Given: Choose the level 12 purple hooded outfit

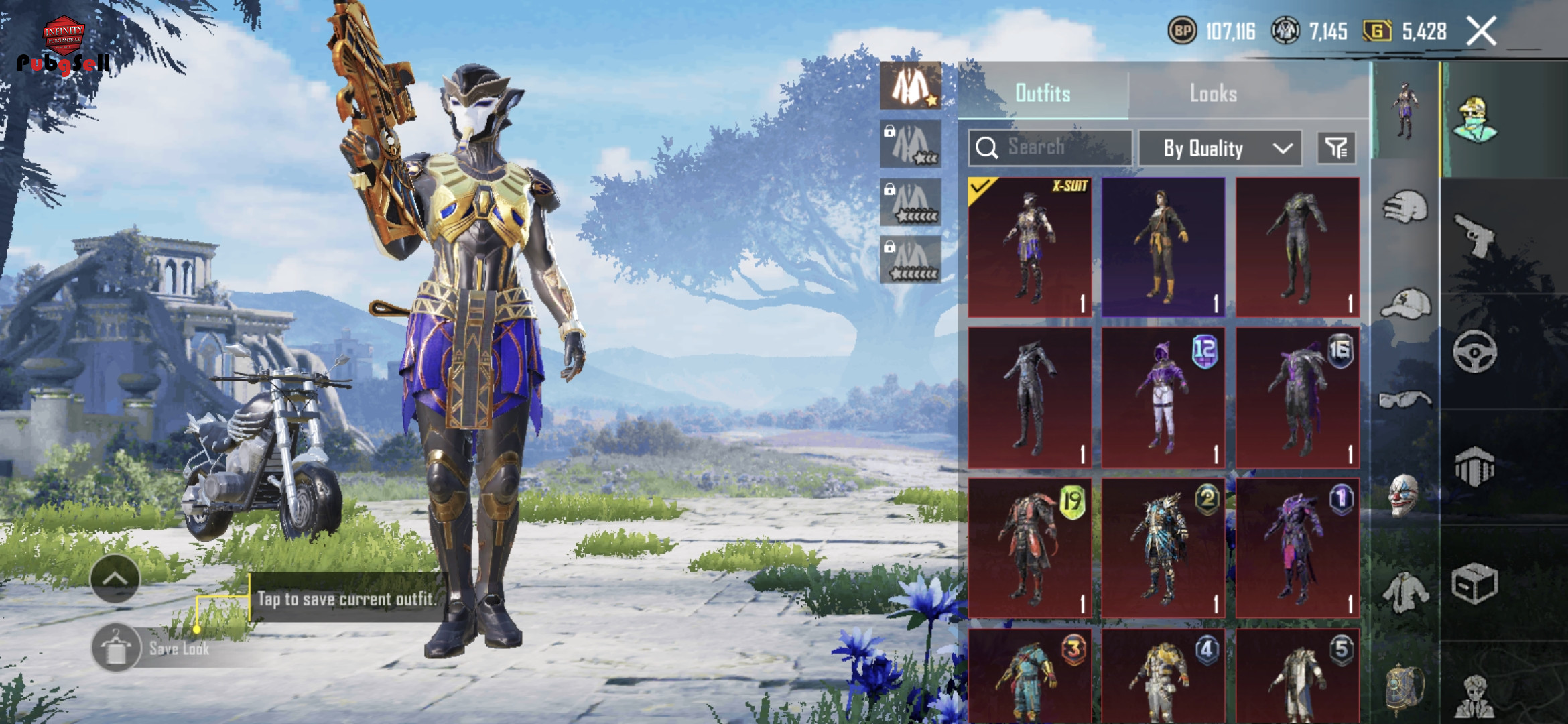Looking at the screenshot, I should (x=1163, y=398).
